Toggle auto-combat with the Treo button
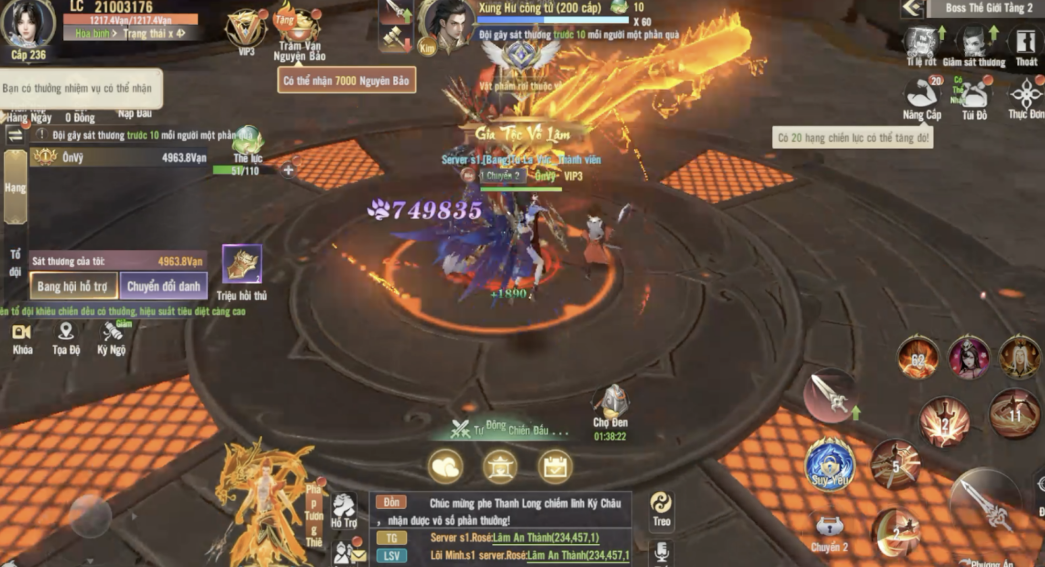Viewport: 1045px width, 567px height. point(661,505)
